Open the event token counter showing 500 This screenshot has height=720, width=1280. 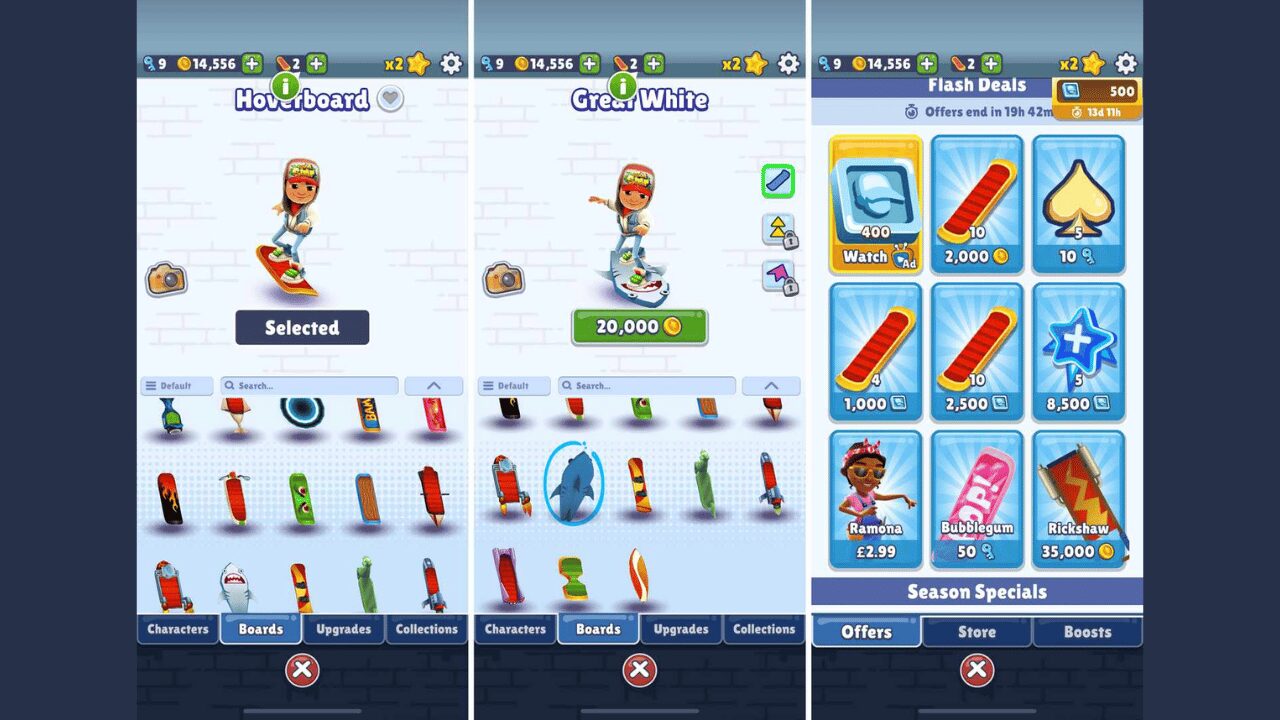[1098, 92]
